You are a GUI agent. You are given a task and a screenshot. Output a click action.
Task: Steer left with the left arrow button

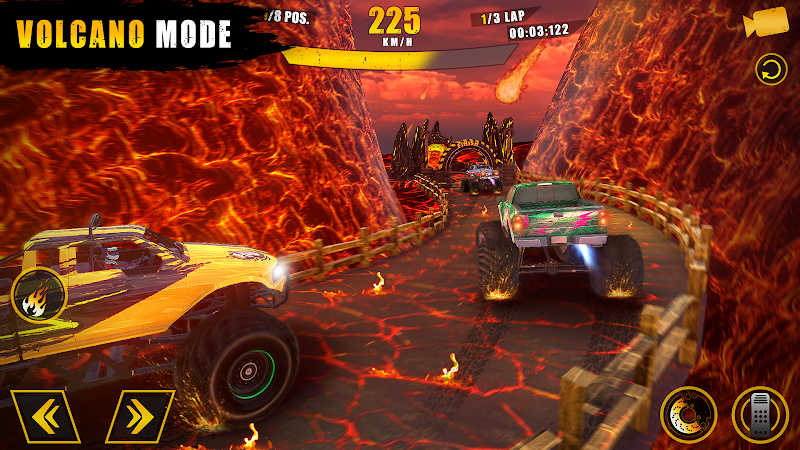pyautogui.click(x=45, y=416)
